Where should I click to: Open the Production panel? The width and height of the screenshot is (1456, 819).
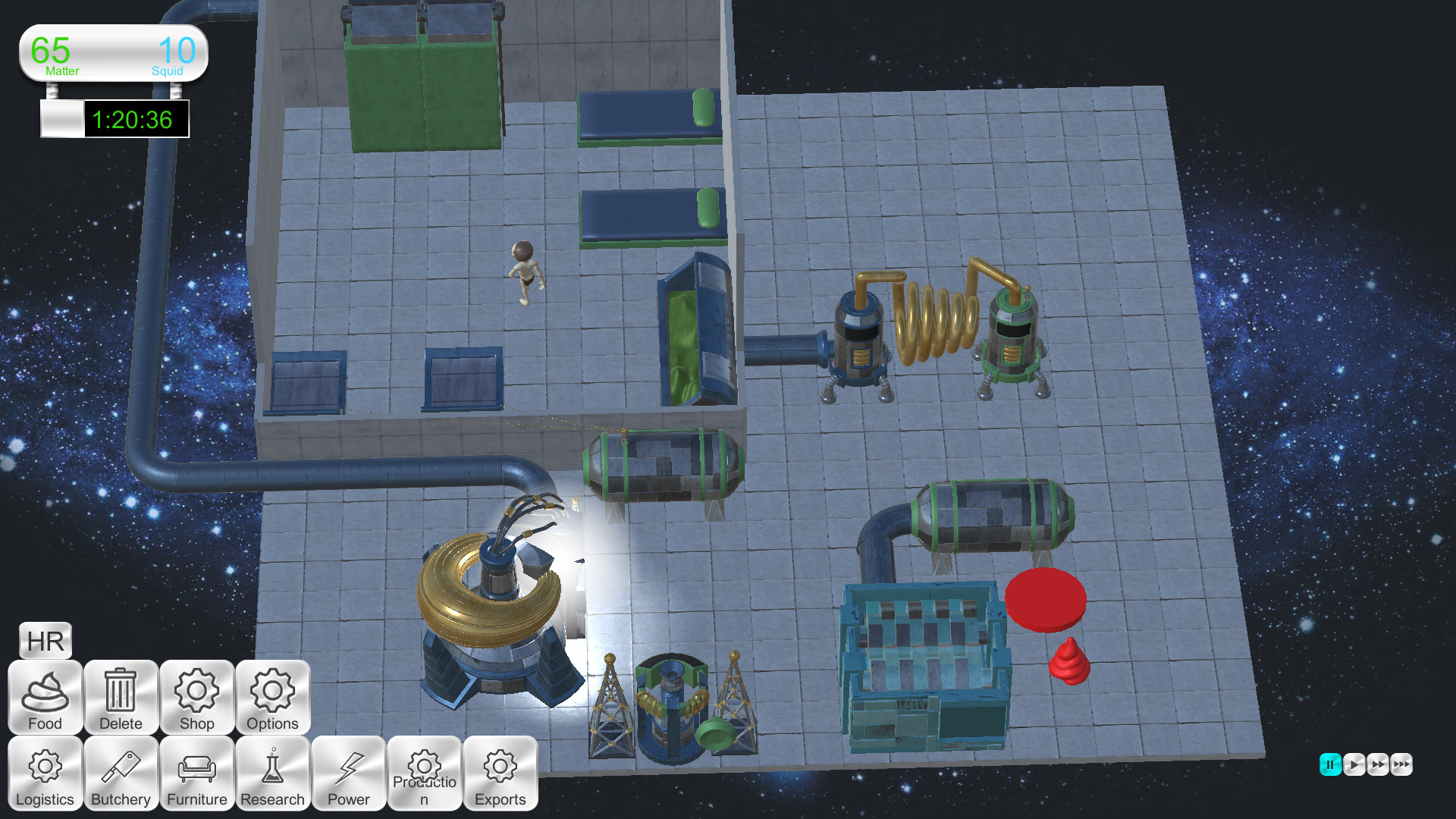pyautogui.click(x=425, y=773)
